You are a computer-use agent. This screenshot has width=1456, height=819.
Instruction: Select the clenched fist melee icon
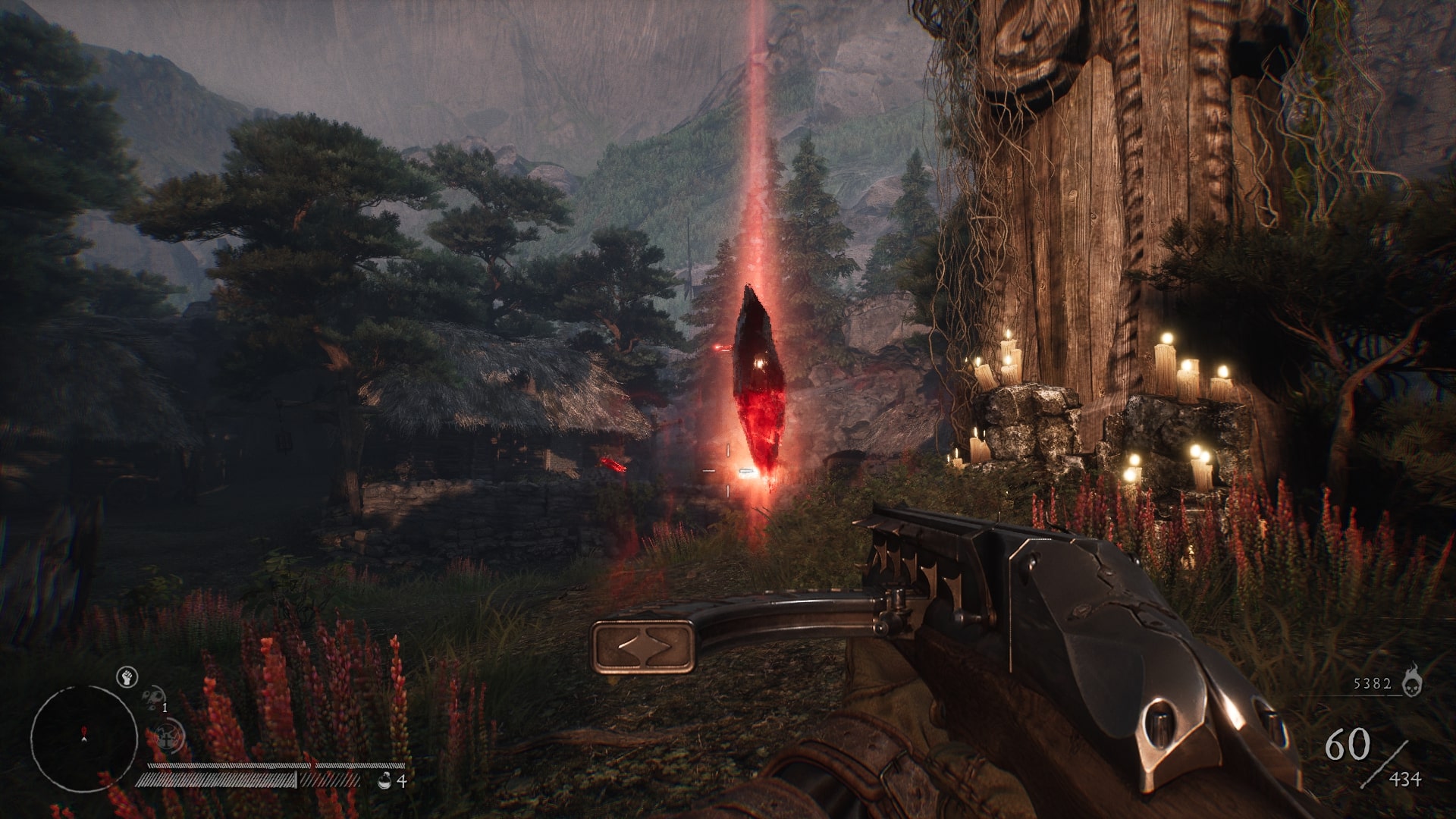click(126, 677)
